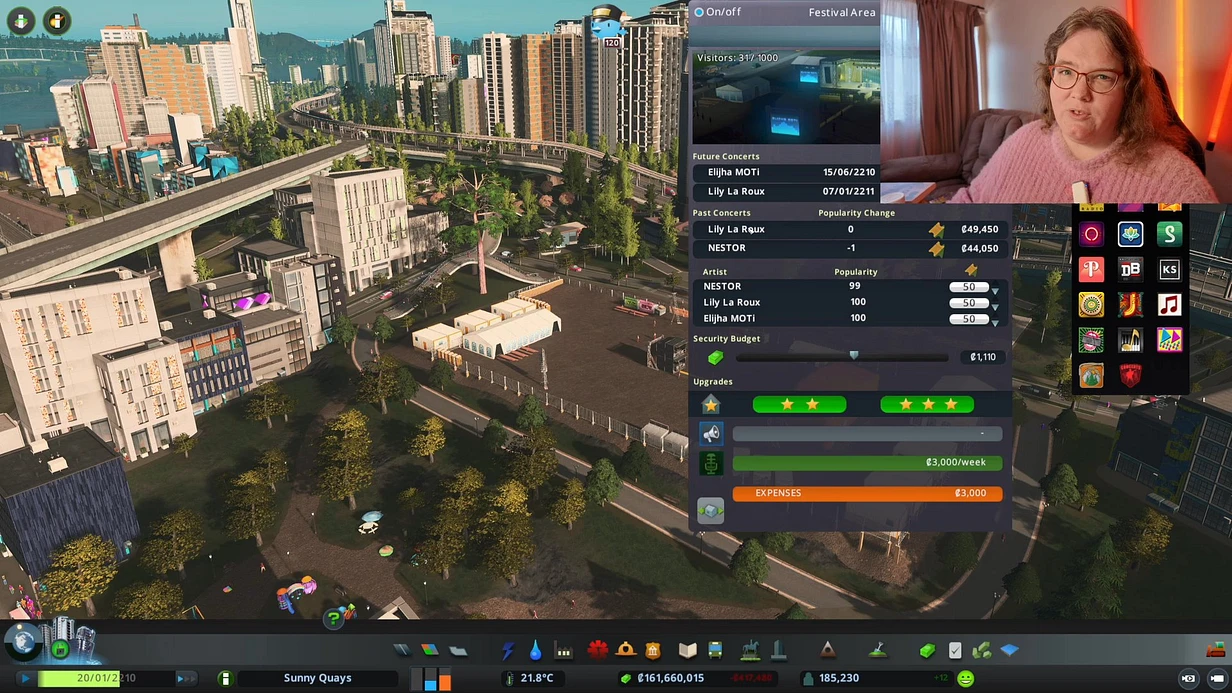Open the fire department helmet menu
The width and height of the screenshot is (1232, 693).
626,651
